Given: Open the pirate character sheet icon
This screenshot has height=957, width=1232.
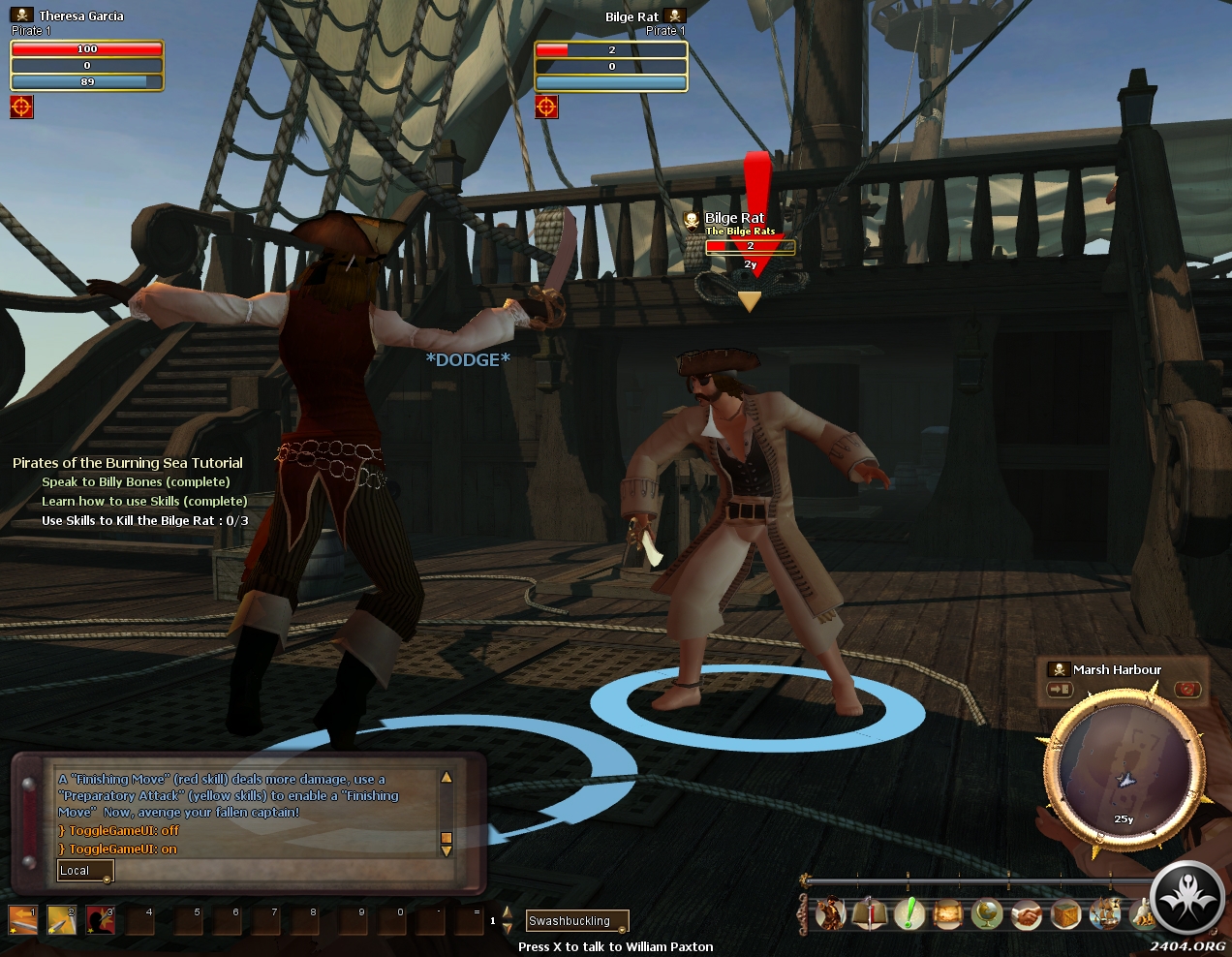Looking at the screenshot, I should (830, 913).
